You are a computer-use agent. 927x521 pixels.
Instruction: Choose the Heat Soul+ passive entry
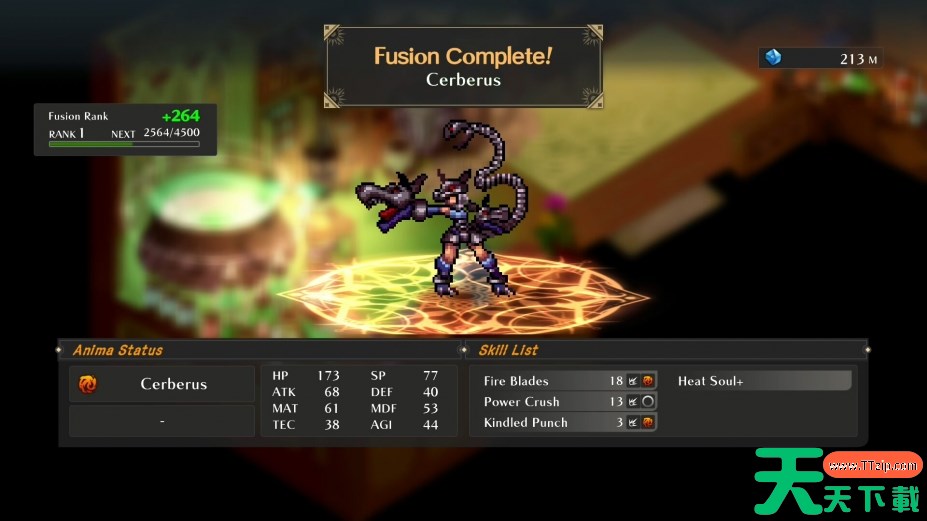point(762,381)
